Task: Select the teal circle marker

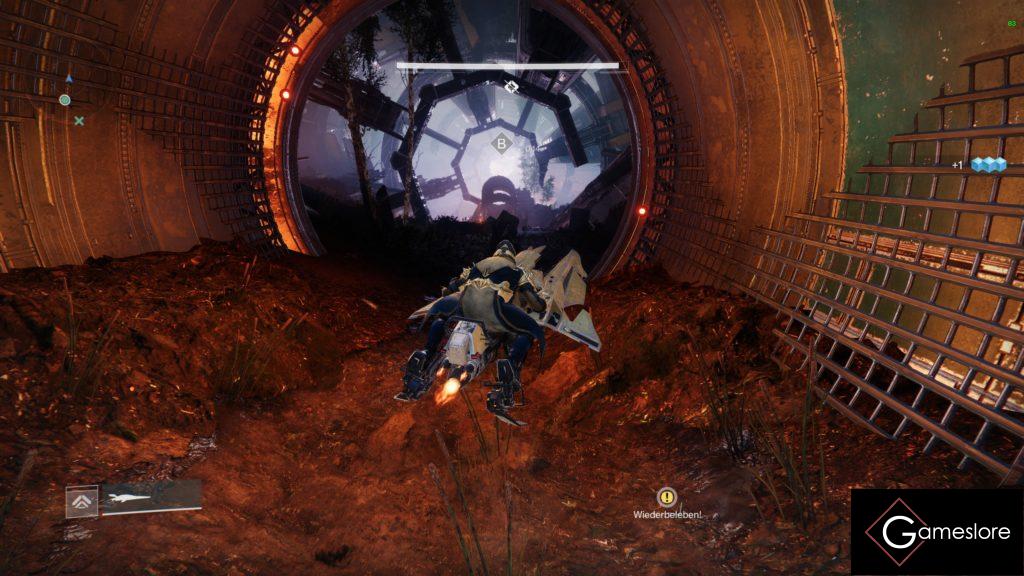Action: (65, 100)
